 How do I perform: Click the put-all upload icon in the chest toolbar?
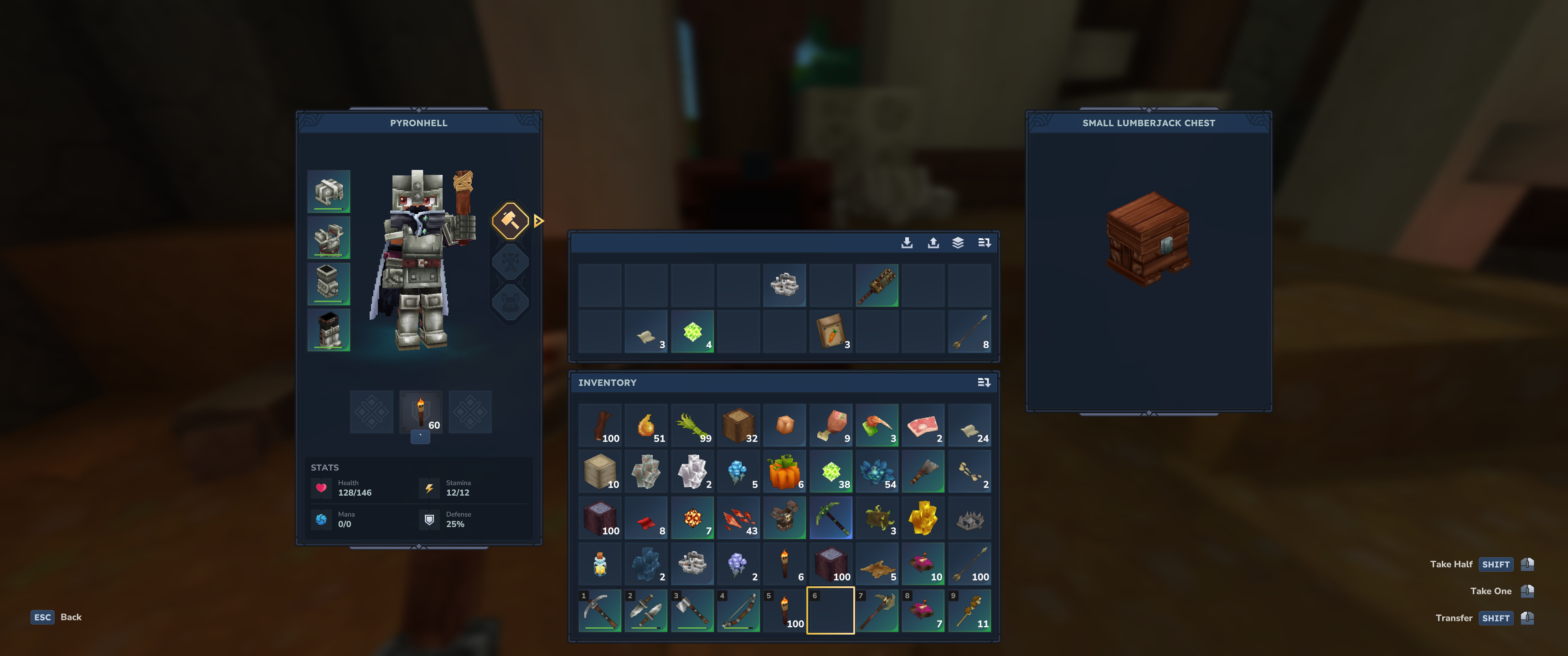pyautogui.click(x=933, y=243)
